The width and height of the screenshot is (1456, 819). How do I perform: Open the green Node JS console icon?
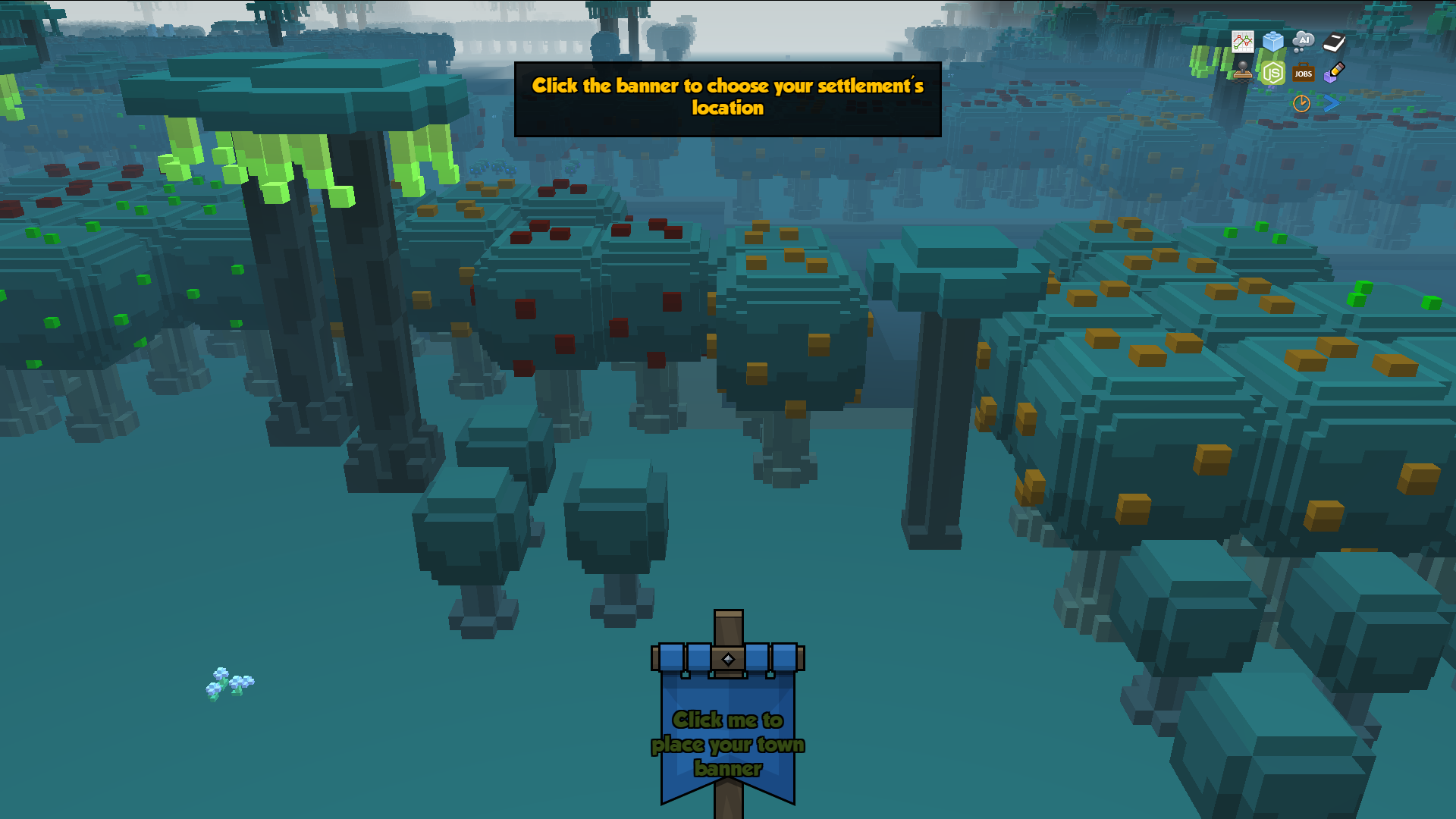1273,73
